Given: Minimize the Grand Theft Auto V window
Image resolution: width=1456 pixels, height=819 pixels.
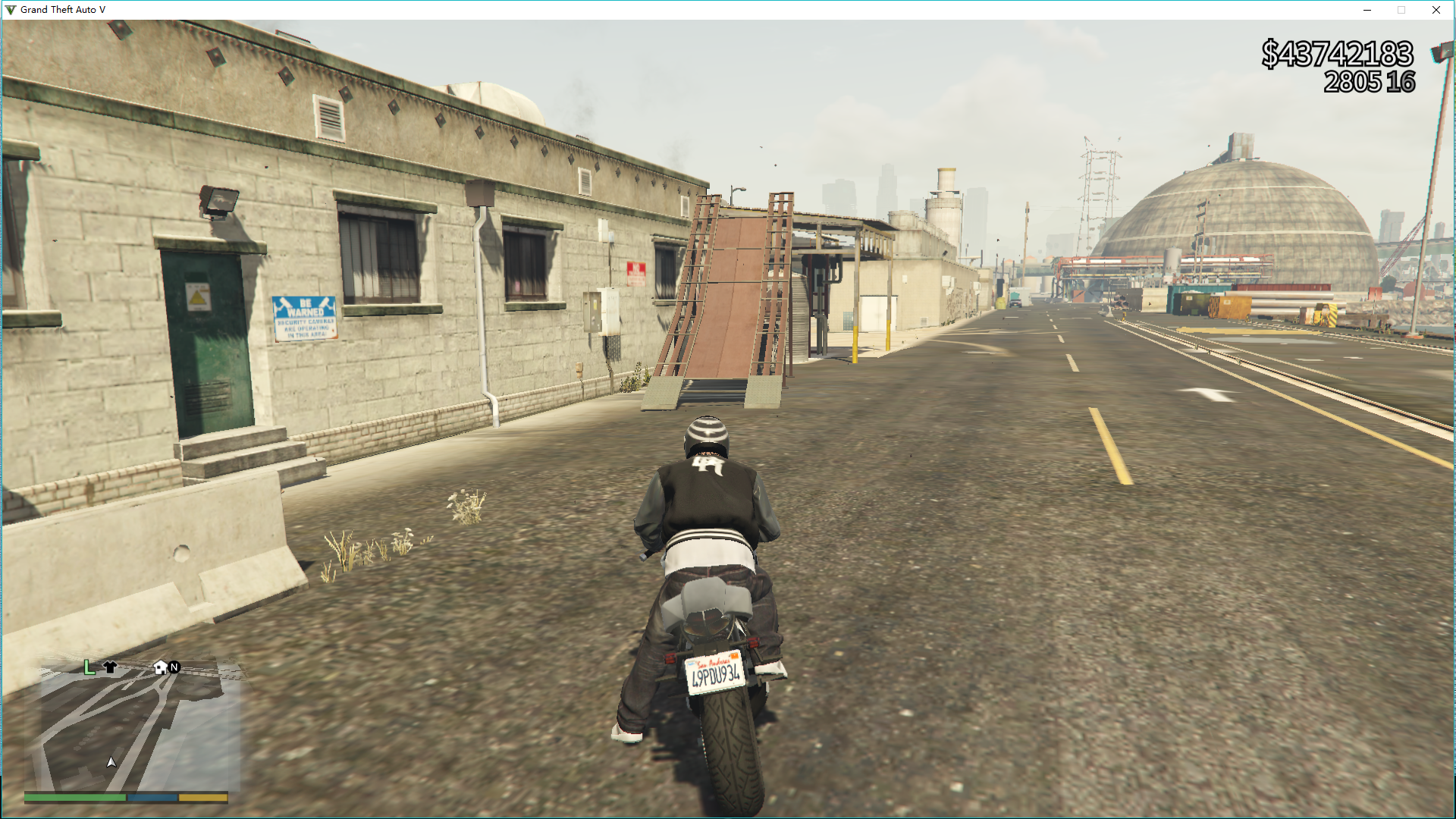Looking at the screenshot, I should tap(1367, 10).
